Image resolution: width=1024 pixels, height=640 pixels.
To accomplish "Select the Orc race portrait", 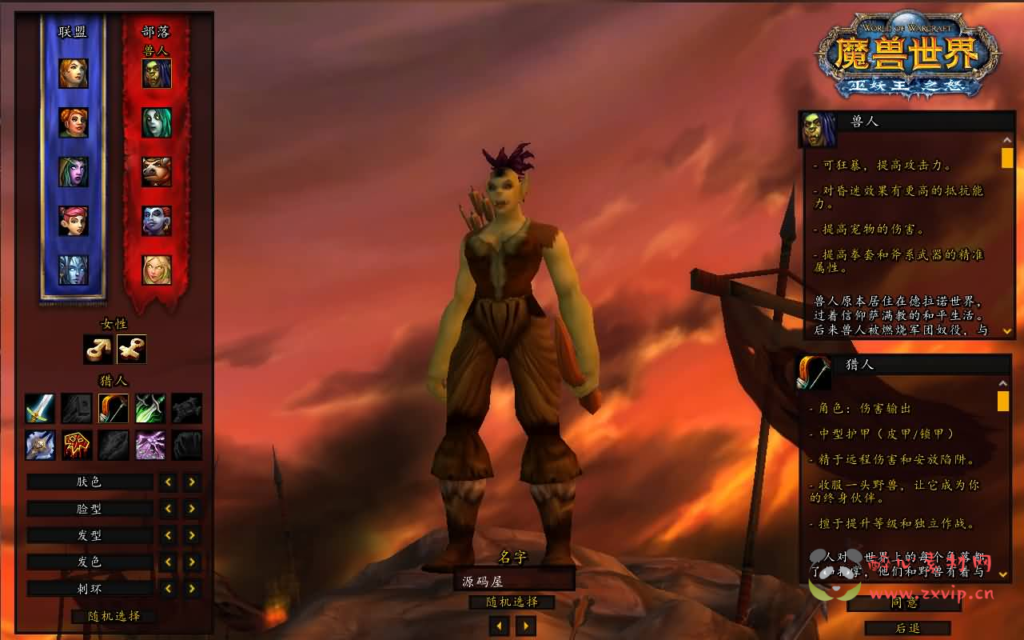I will click(156, 73).
